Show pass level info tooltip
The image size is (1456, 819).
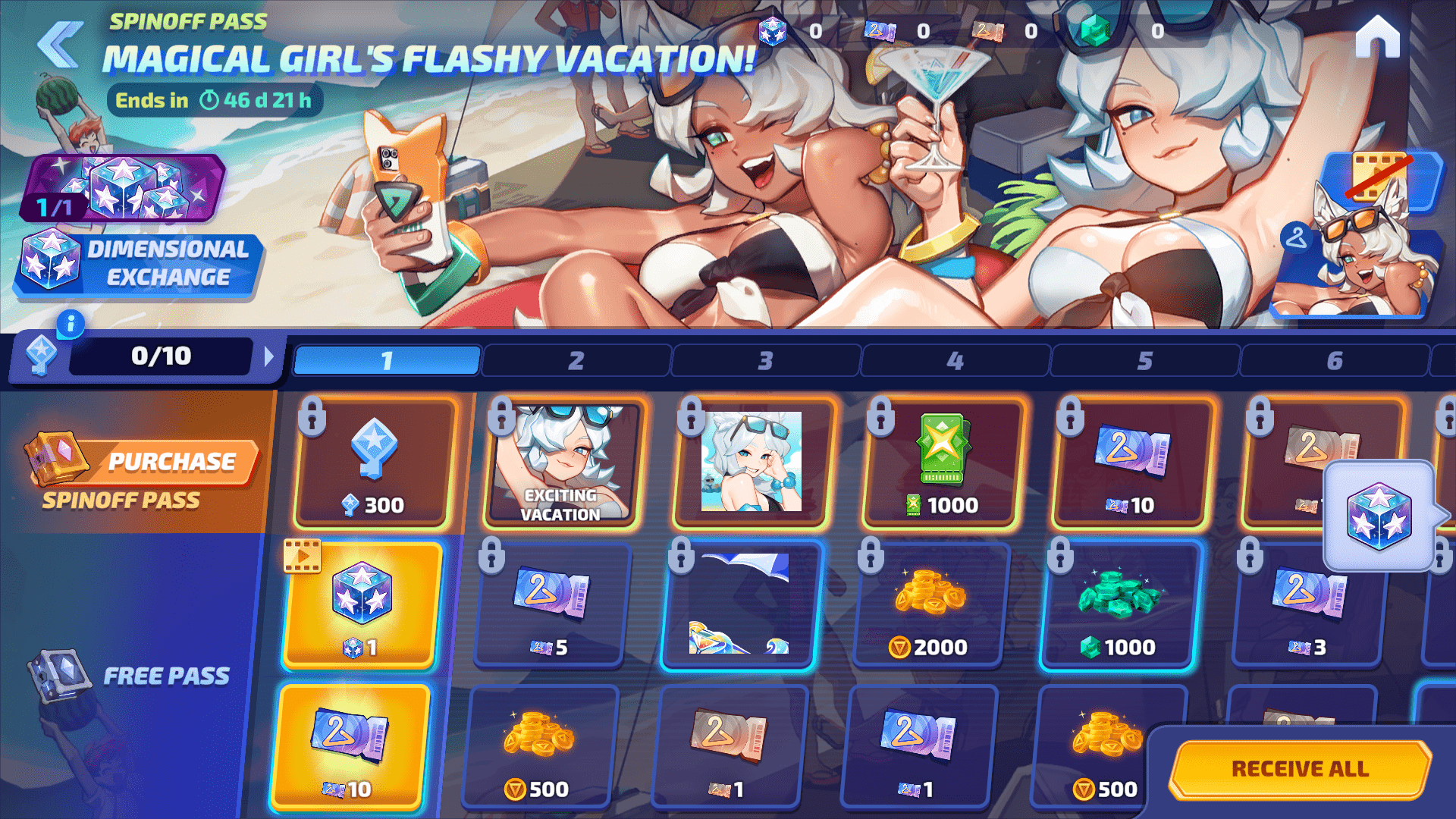[71, 325]
